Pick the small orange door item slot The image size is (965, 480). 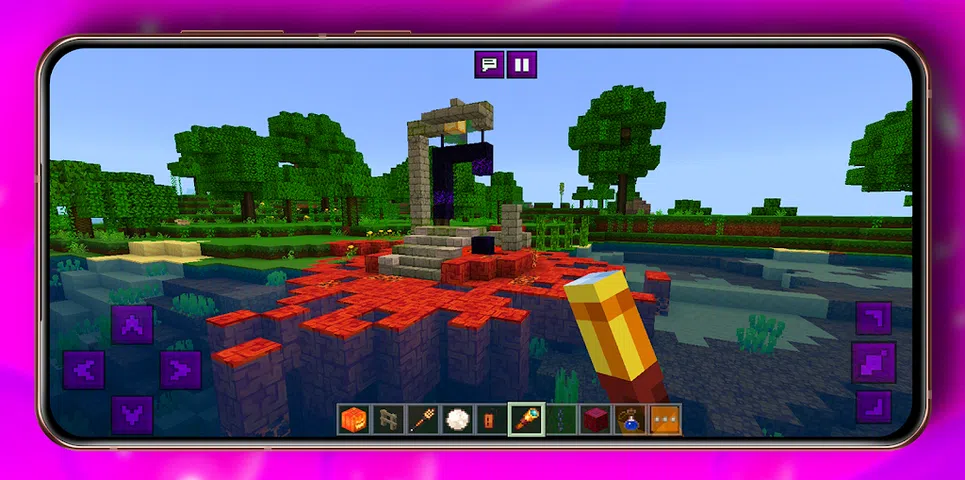(492, 419)
